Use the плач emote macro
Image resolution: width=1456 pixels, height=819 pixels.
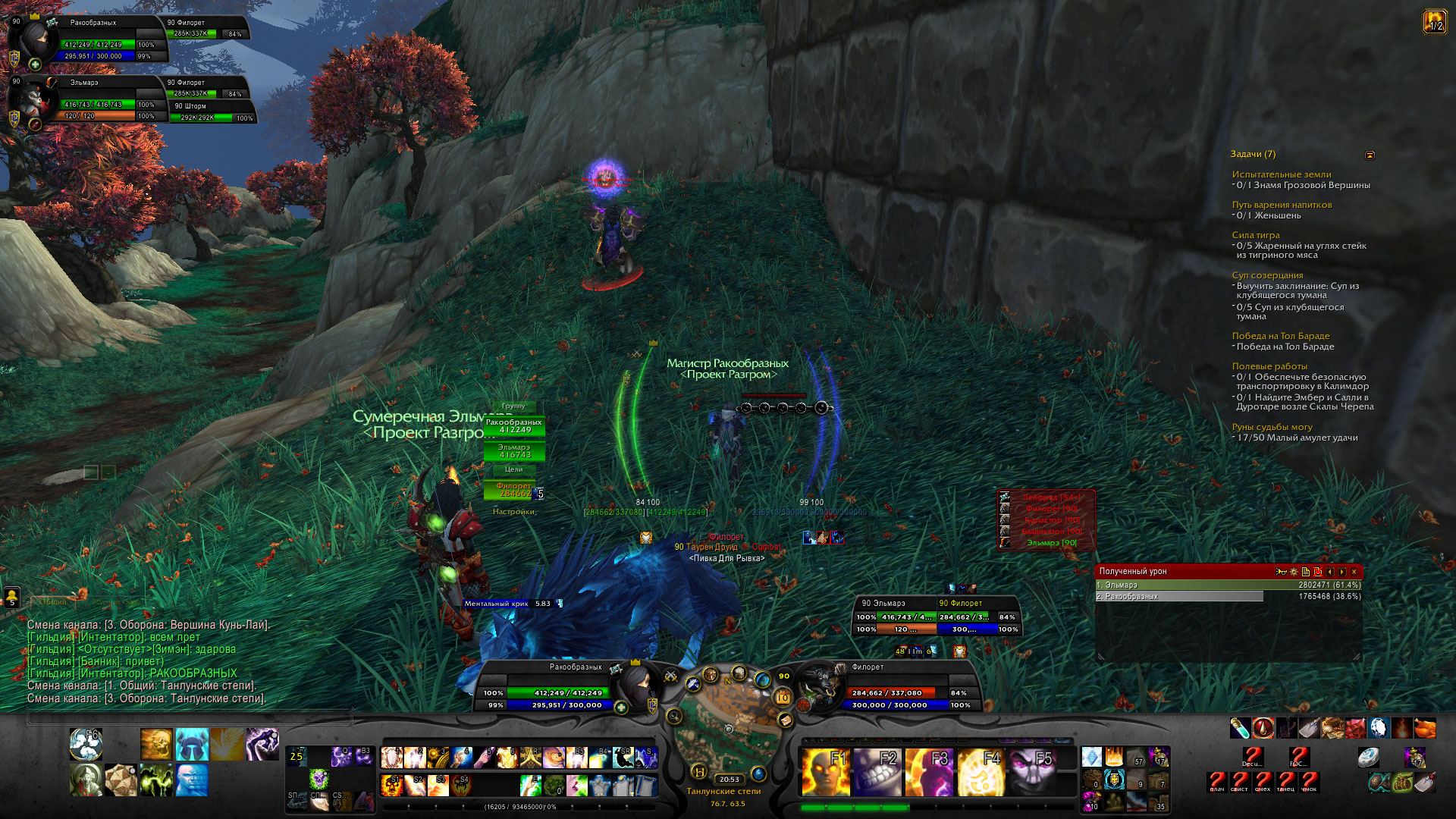[1217, 781]
